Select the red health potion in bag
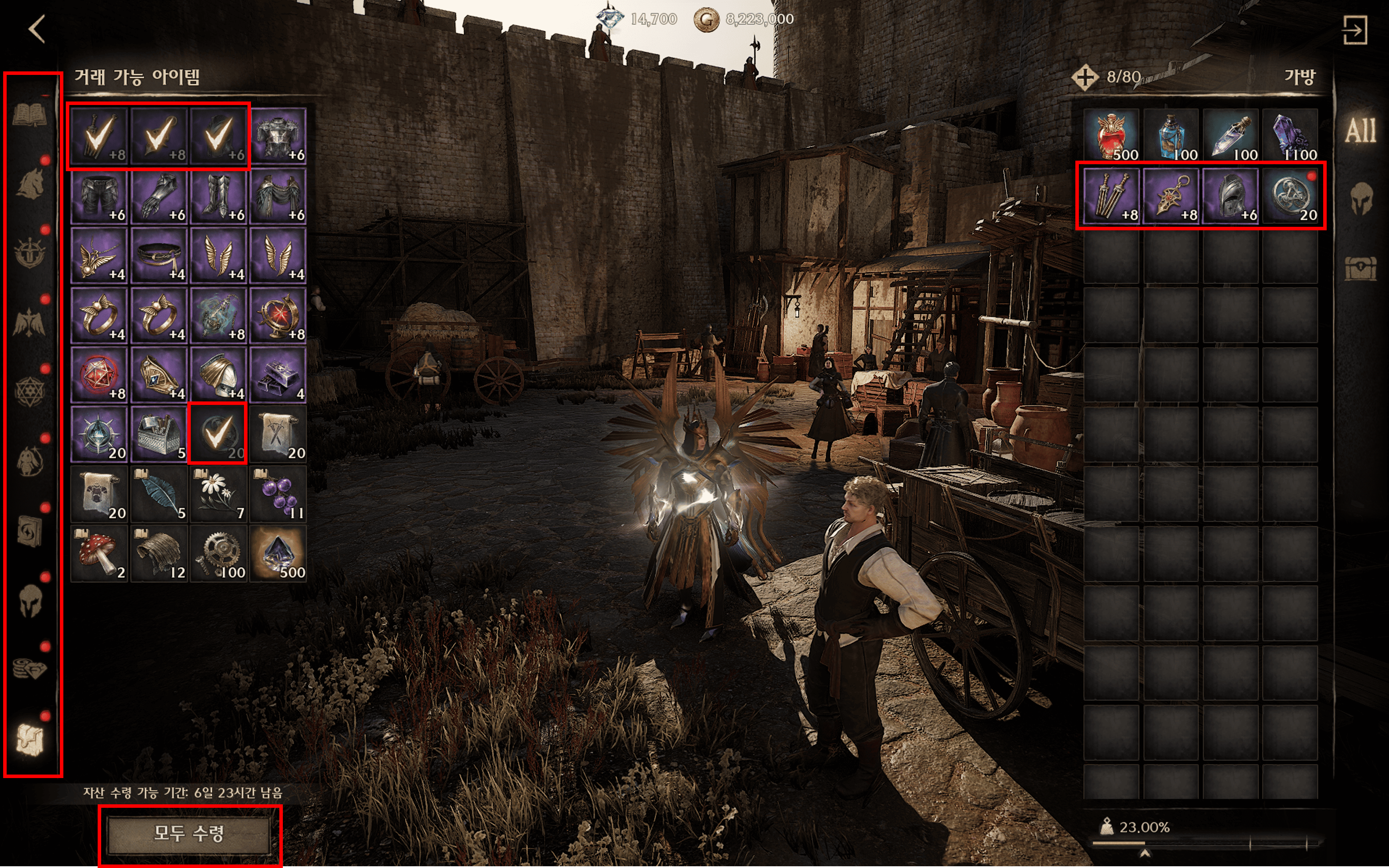 (1112, 136)
